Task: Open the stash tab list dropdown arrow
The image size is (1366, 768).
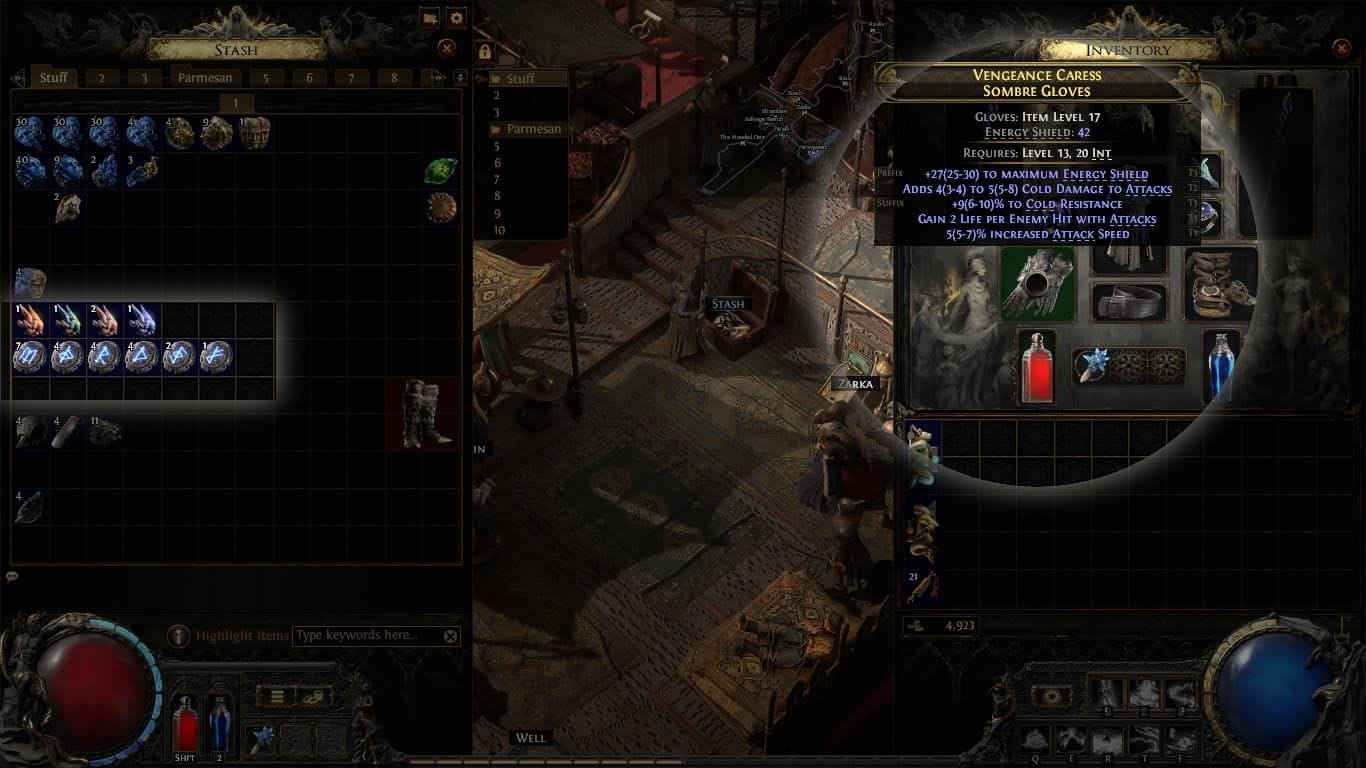Action: pos(460,76)
